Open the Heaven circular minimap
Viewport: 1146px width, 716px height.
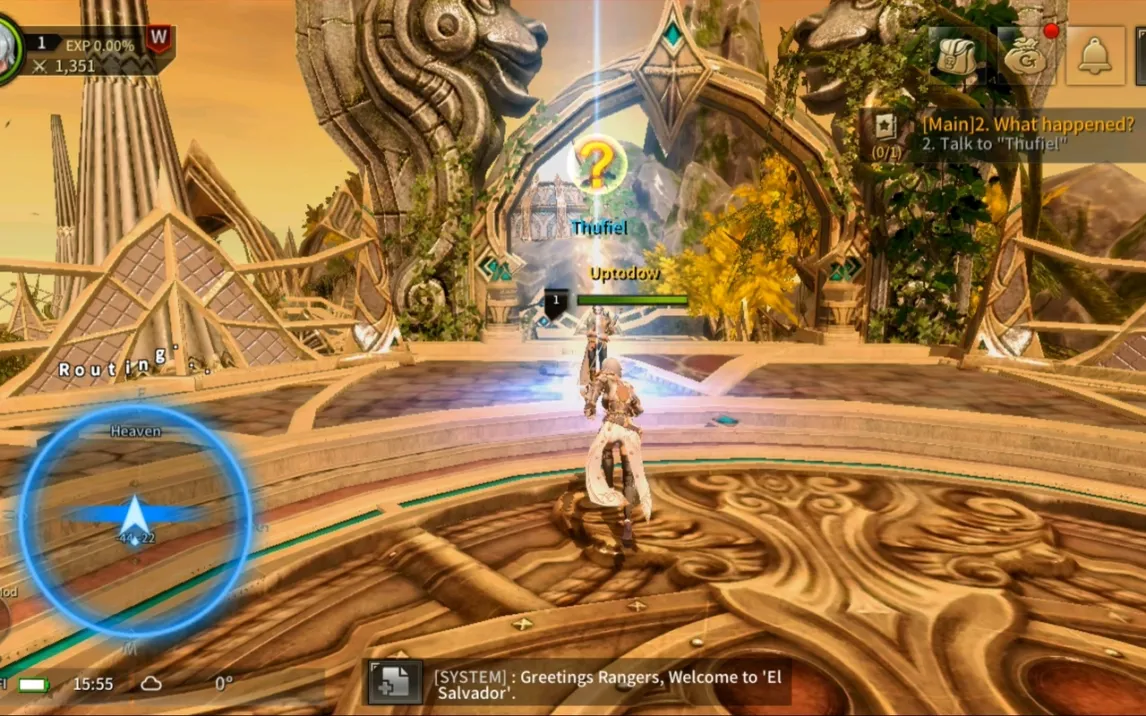pos(135,520)
